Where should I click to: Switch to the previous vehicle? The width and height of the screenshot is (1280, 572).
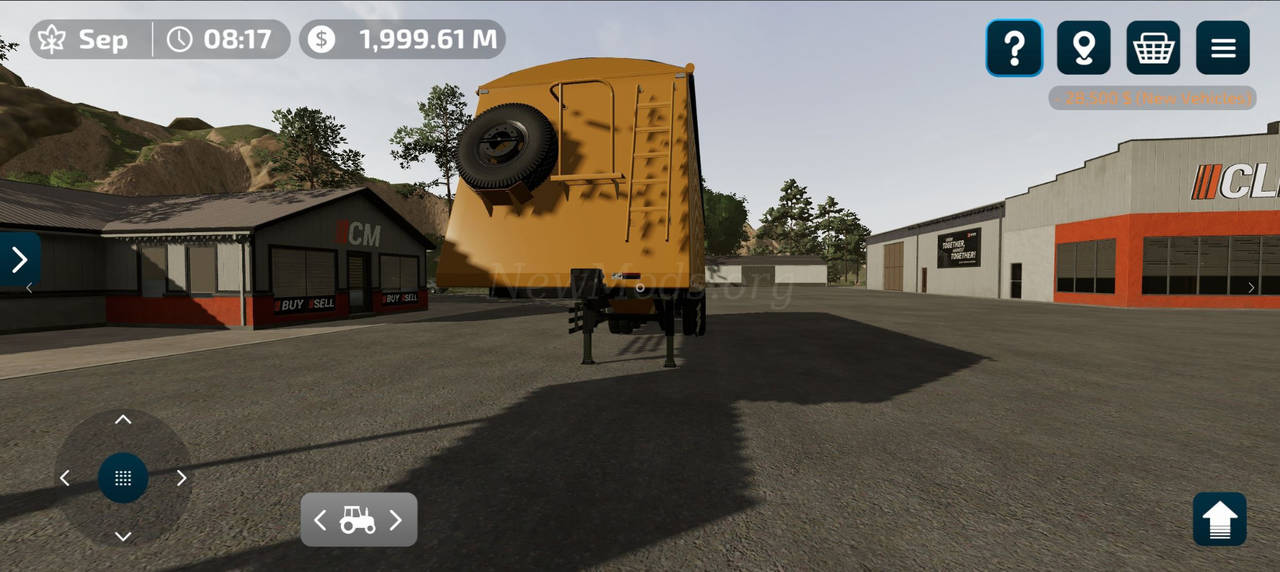(x=320, y=520)
